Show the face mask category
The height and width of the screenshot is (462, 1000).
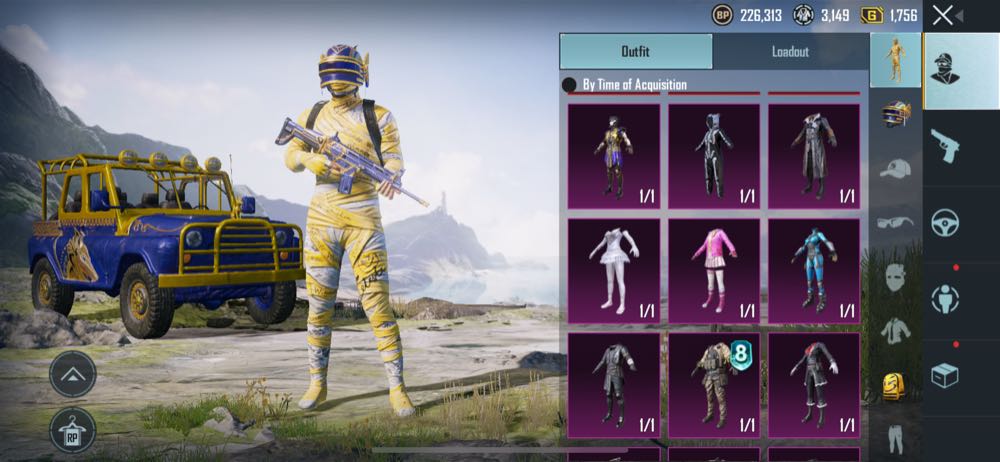point(895,277)
